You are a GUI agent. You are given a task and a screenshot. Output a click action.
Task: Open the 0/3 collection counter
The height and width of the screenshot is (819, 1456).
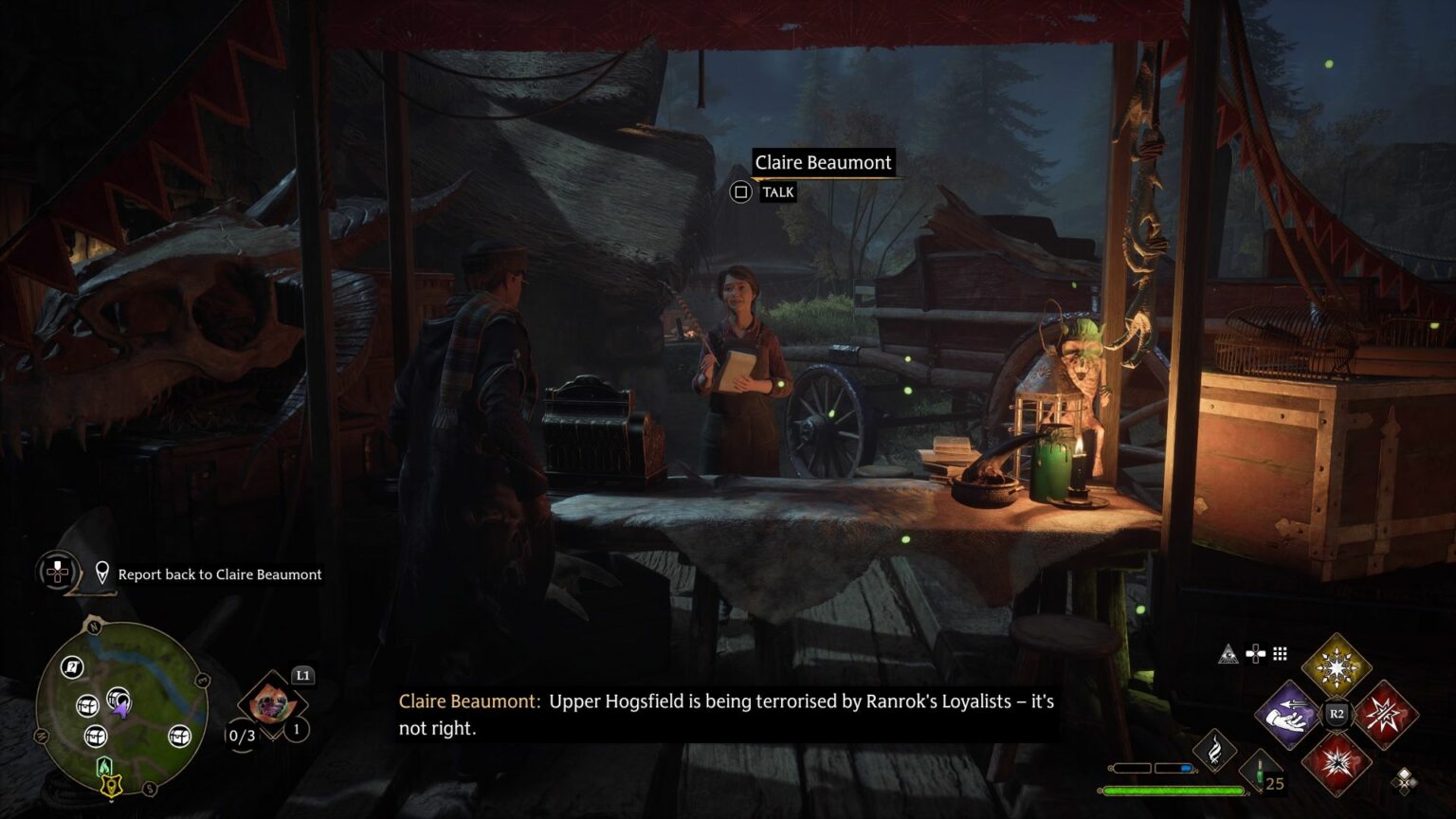(x=242, y=736)
